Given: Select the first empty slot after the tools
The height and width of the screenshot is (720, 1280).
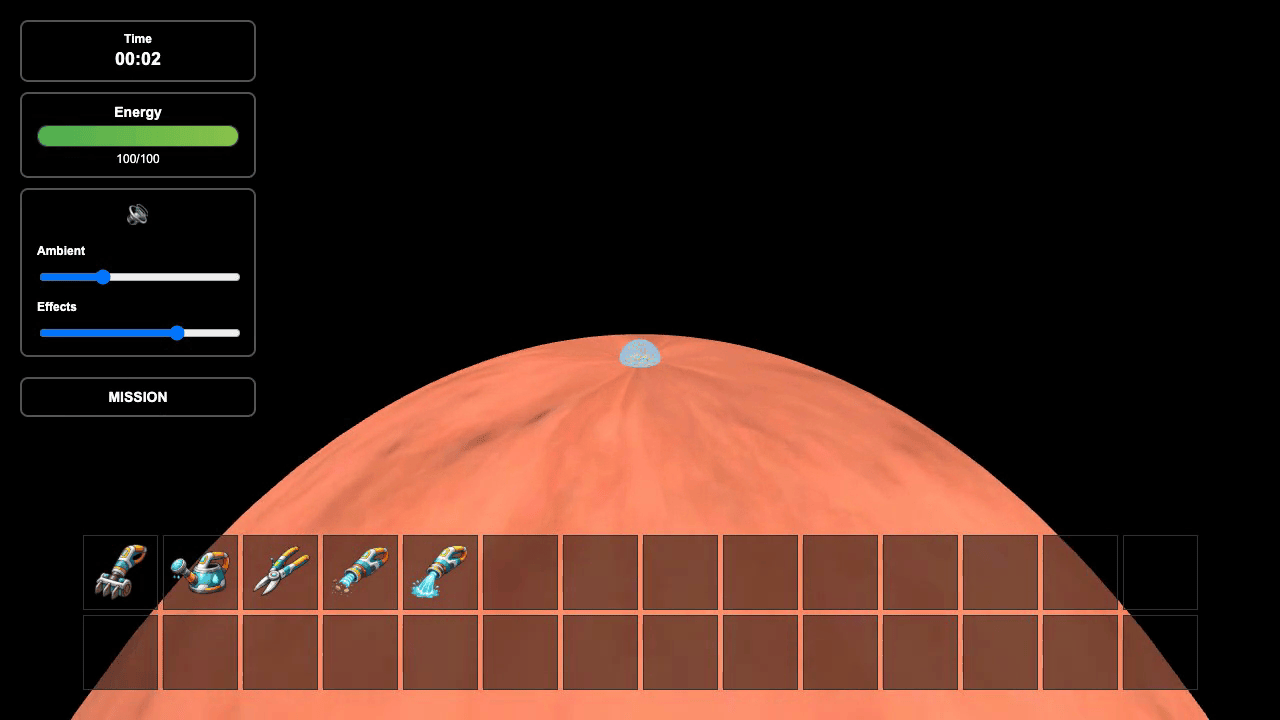Looking at the screenshot, I should (x=520, y=572).
